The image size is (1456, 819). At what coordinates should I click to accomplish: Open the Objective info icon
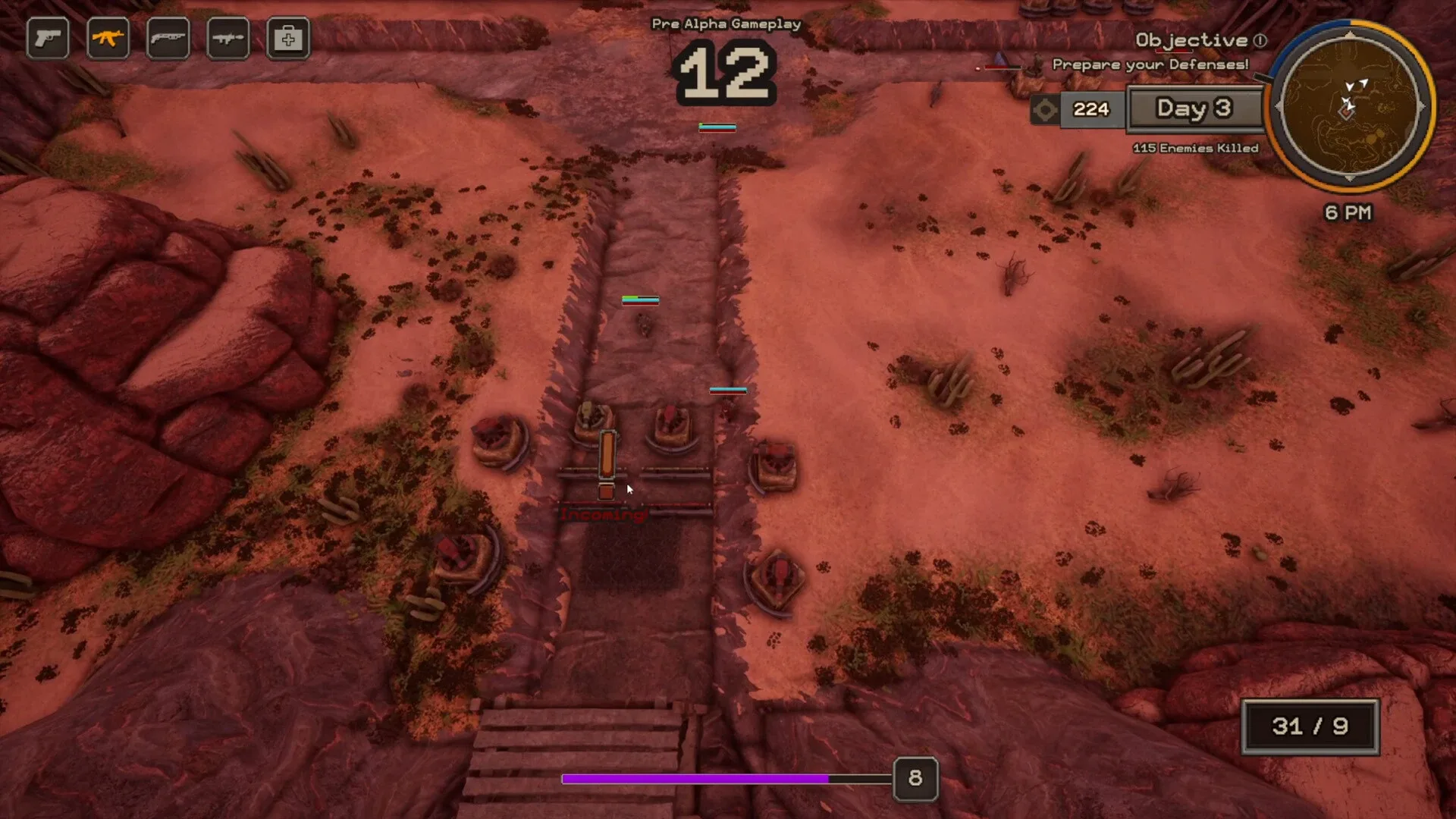click(x=1259, y=41)
